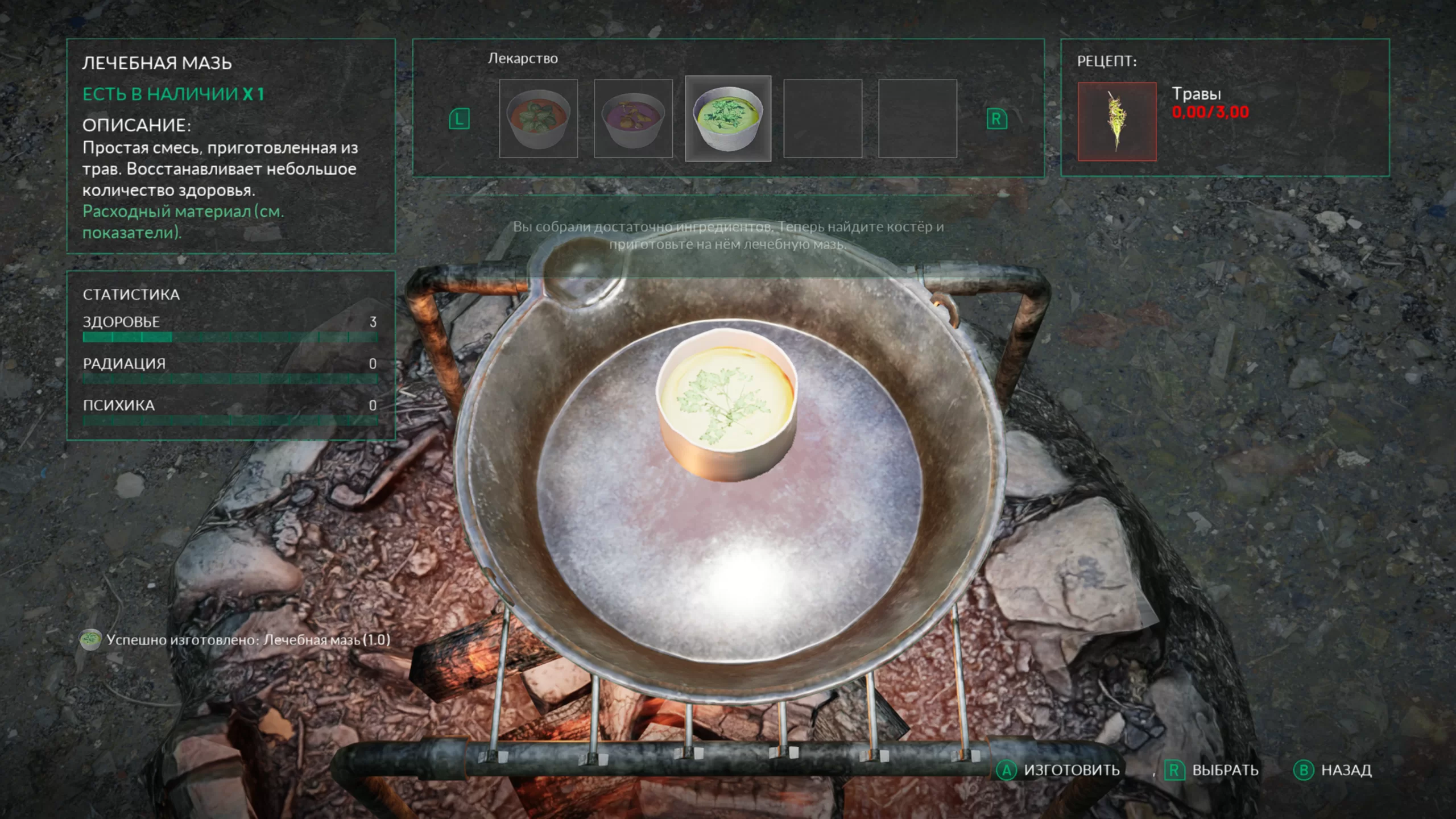Select the green healing salve recipe
1456x819 pixels.
[x=728, y=119]
